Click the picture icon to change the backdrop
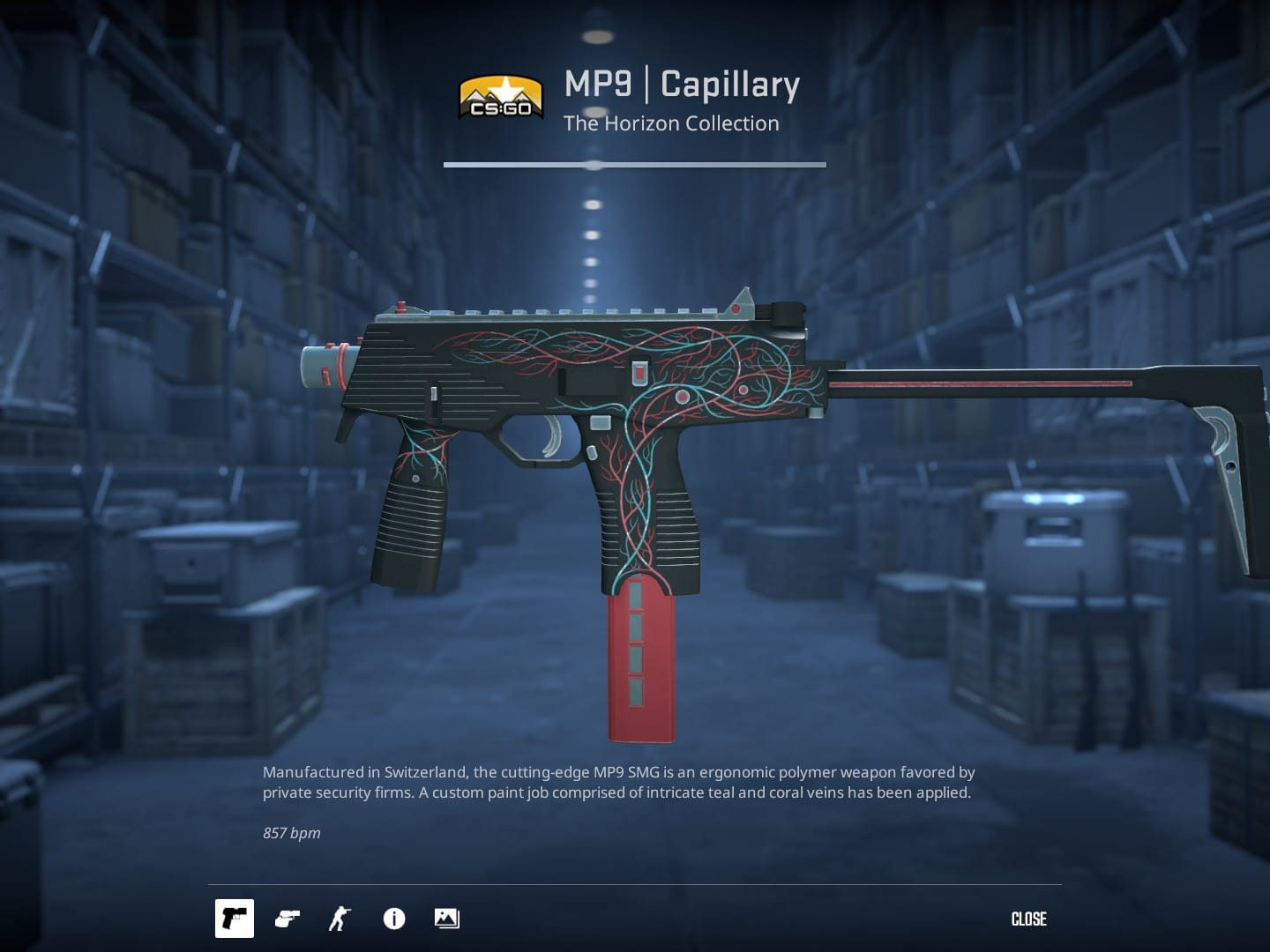1270x952 pixels. coord(447,919)
